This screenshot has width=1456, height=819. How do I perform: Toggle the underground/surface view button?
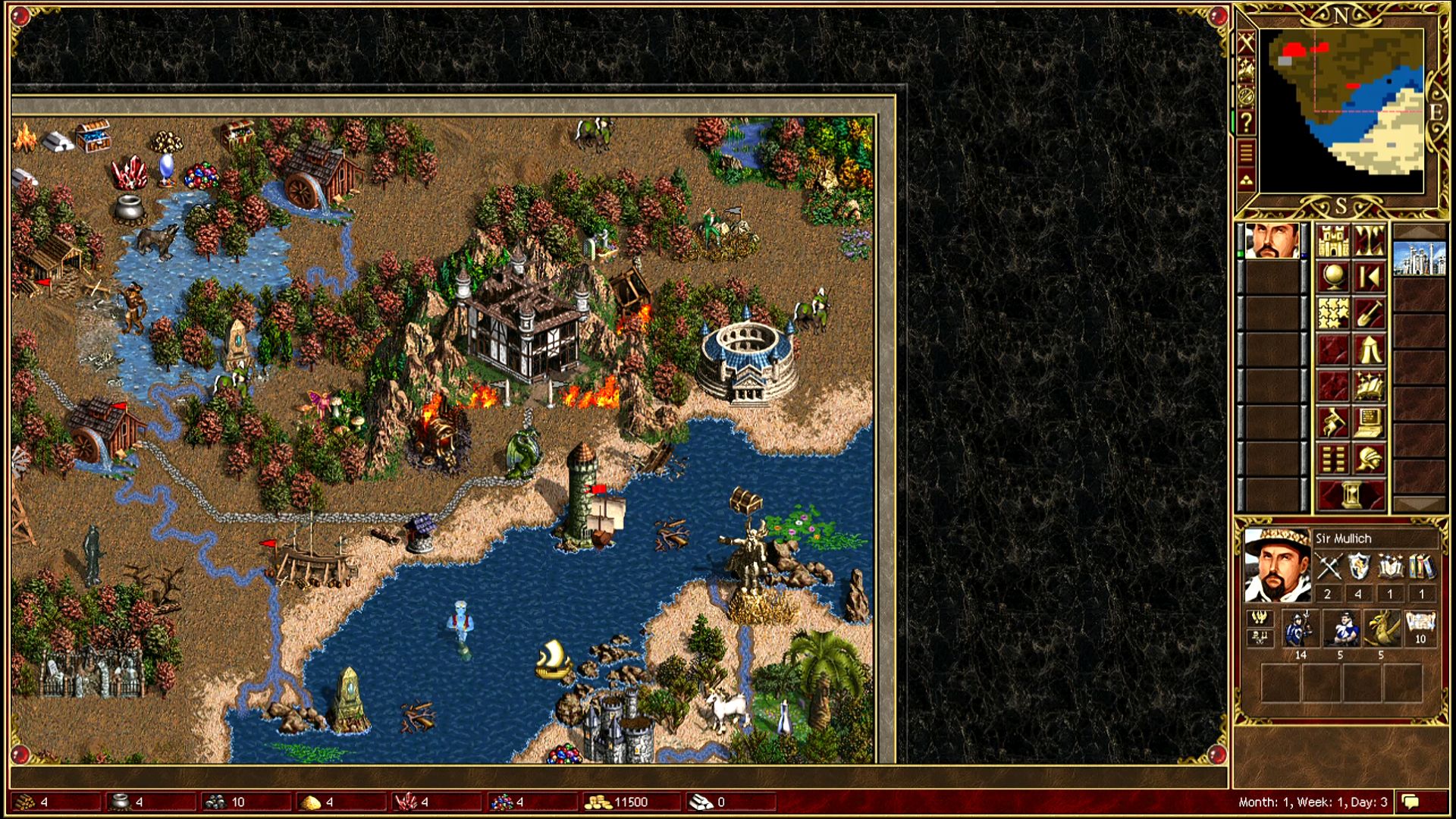click(x=1369, y=241)
